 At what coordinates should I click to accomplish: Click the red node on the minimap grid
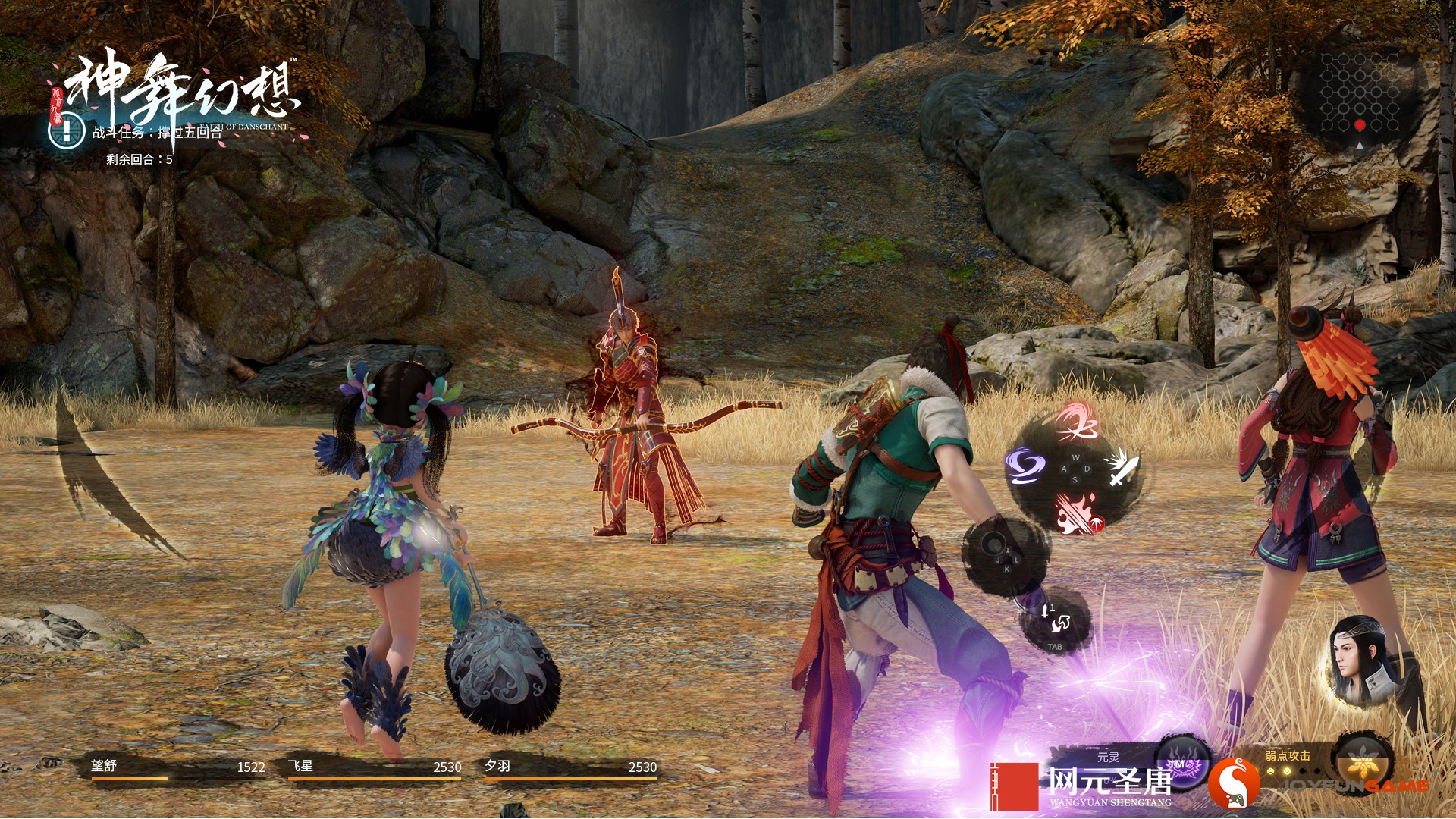1360,124
